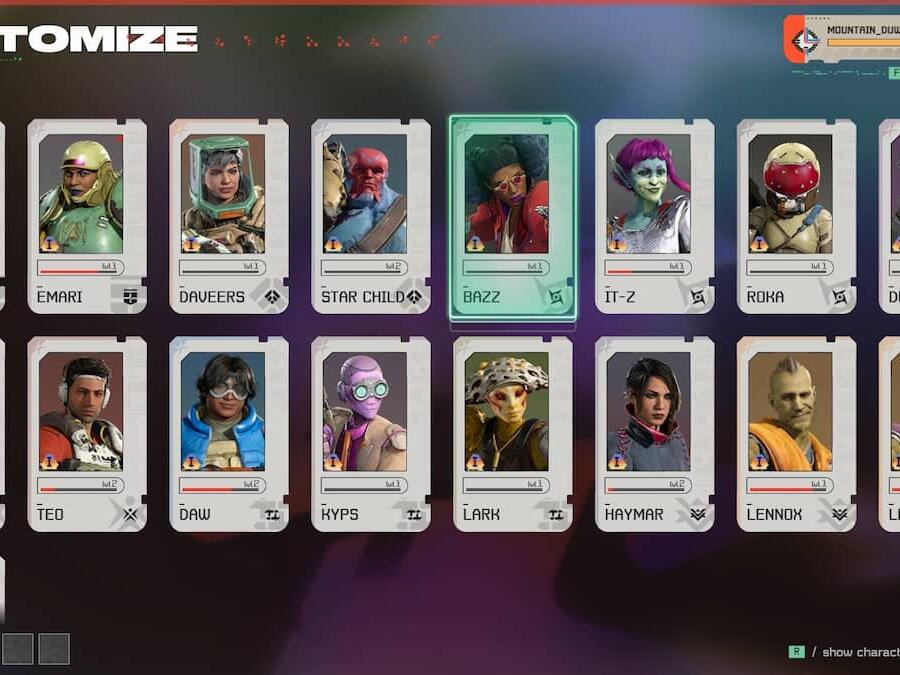
Task: Select the Lark character card
Action: click(513, 432)
